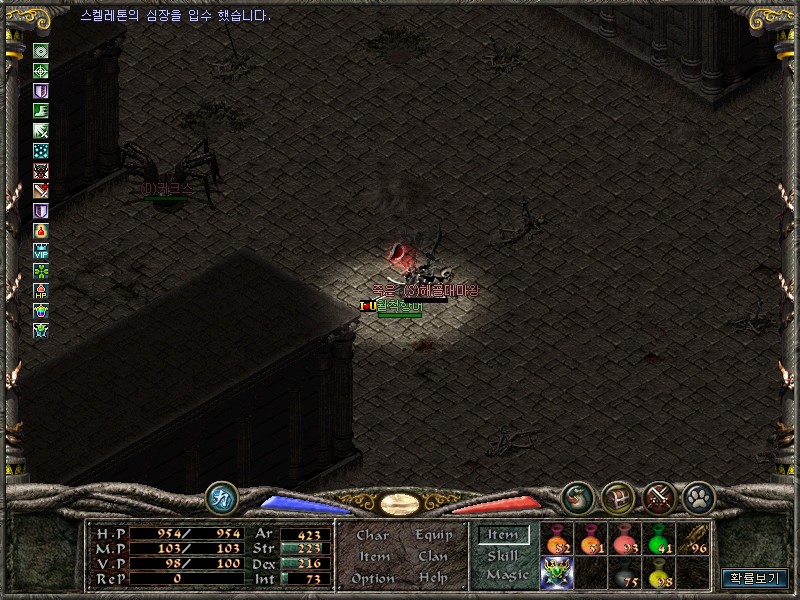Switch to the Skill quickslot tab

click(503, 556)
